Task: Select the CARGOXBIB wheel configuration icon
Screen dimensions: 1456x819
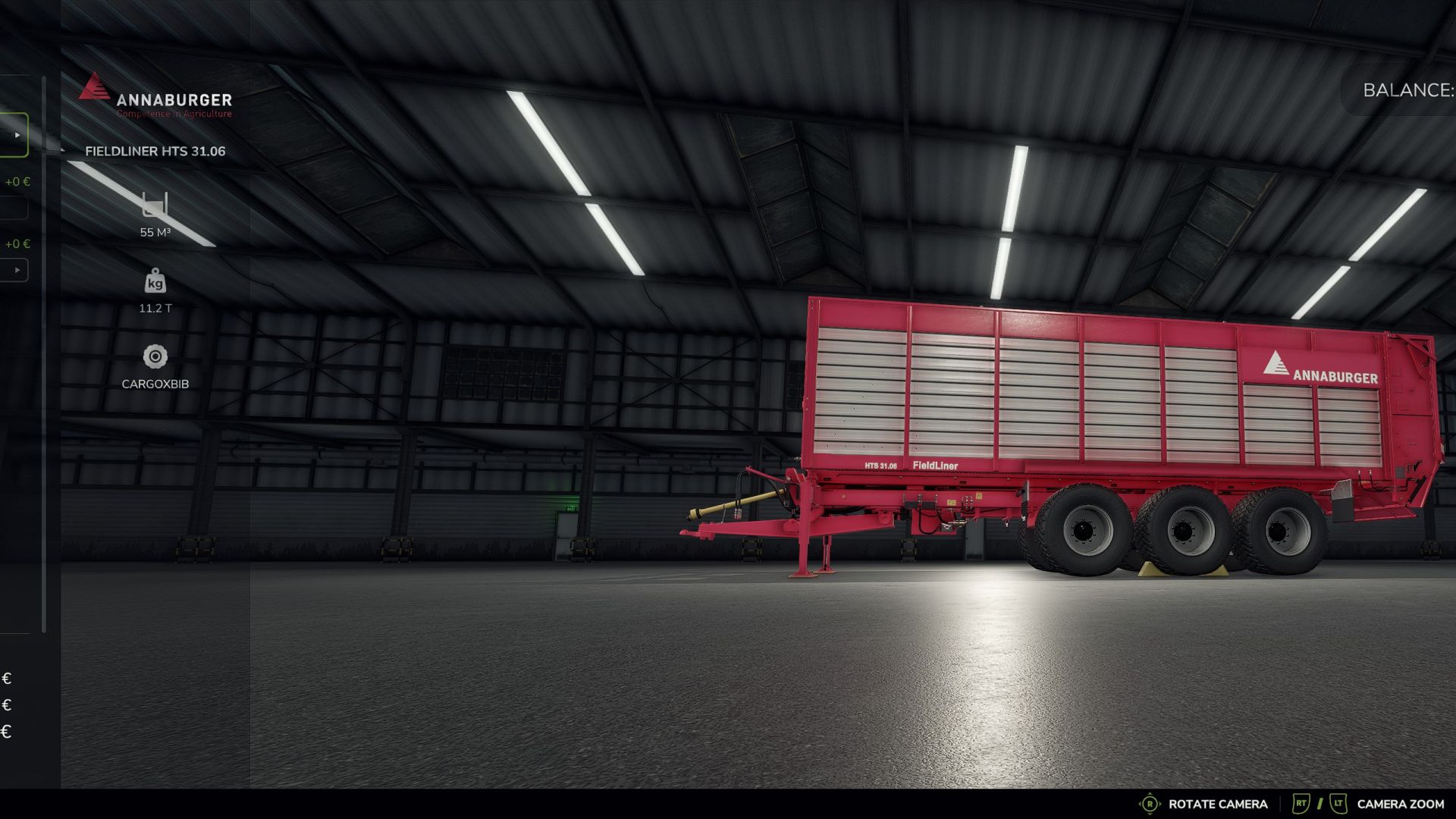Action: pyautogui.click(x=154, y=356)
